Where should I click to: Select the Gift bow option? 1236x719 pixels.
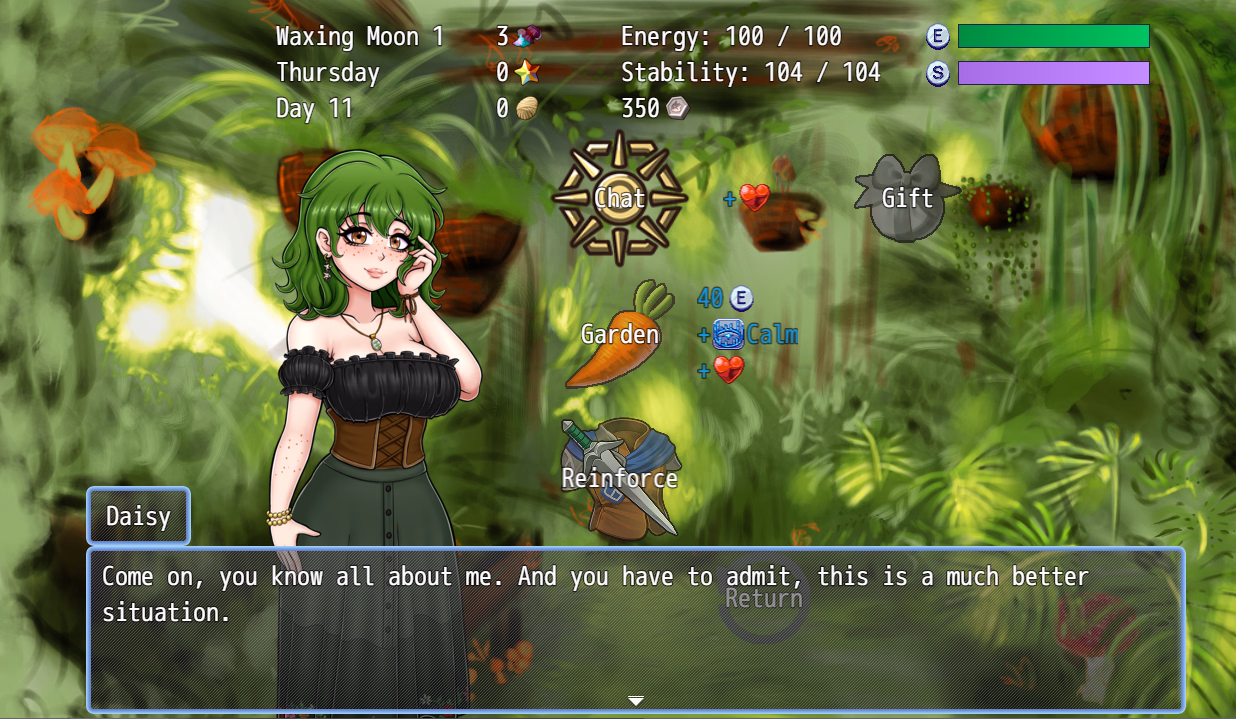(x=906, y=198)
